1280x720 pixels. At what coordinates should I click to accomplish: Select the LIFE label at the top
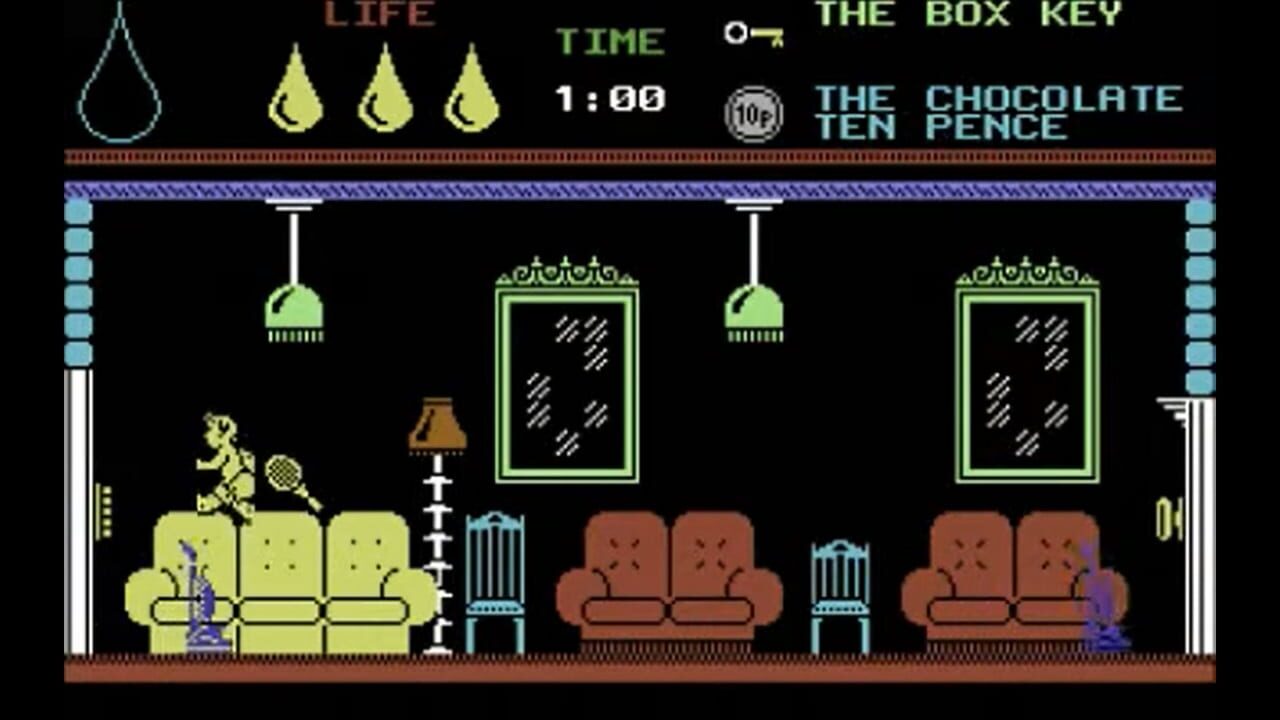click(x=379, y=15)
